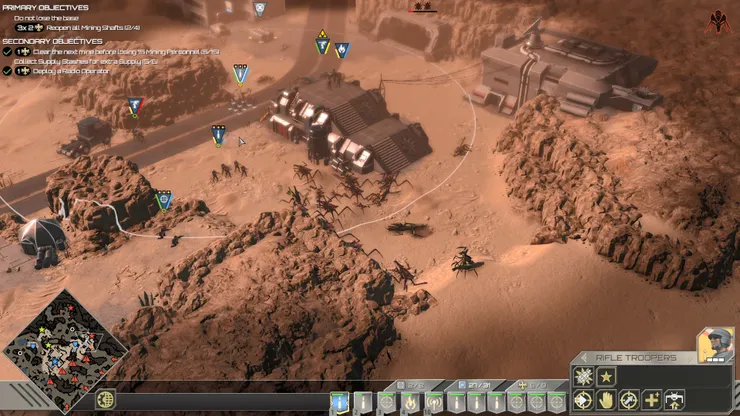Use the starburst ability in Rifle Troopers panel

[x=584, y=377]
